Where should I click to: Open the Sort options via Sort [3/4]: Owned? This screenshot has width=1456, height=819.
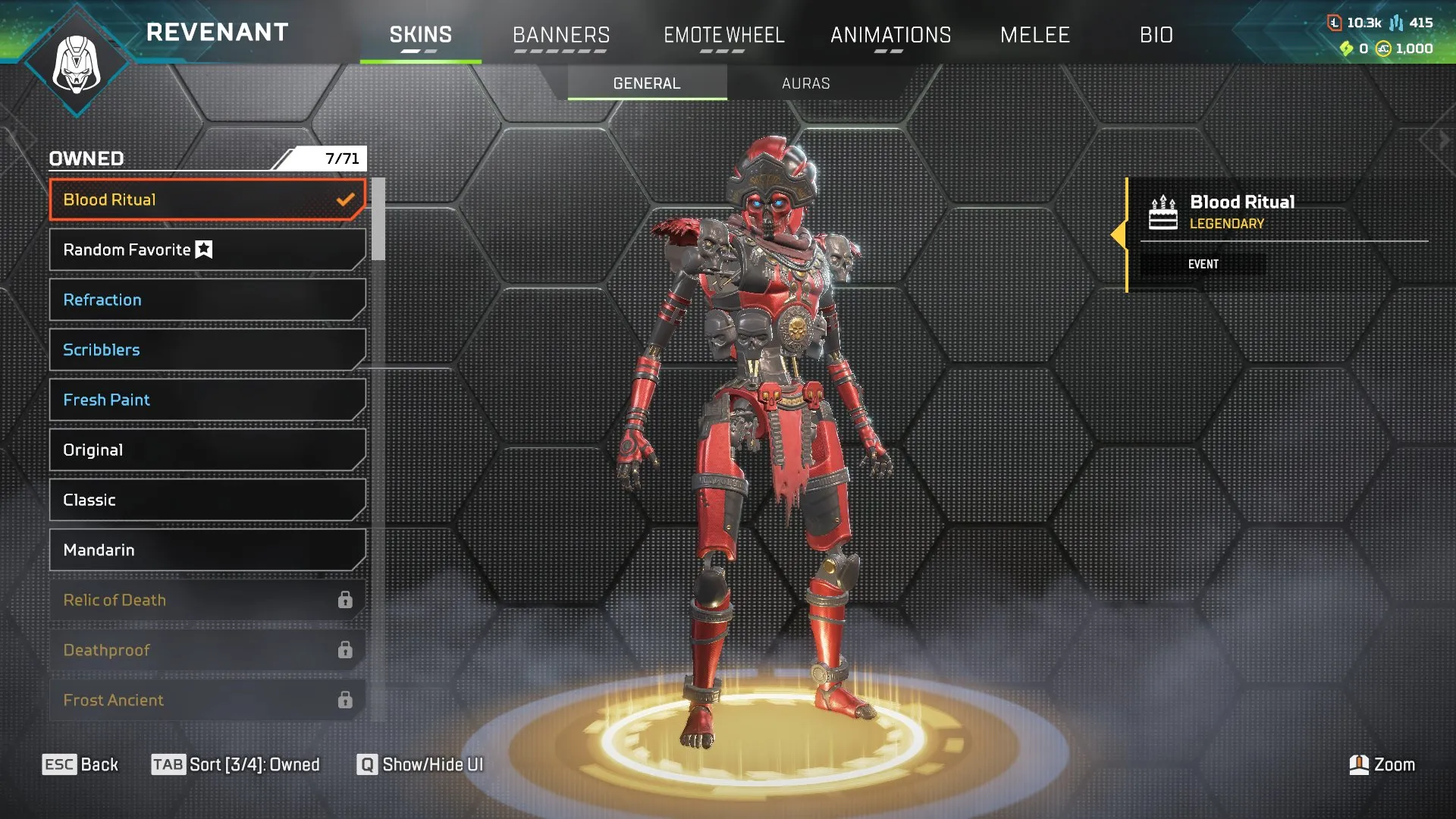[235, 764]
